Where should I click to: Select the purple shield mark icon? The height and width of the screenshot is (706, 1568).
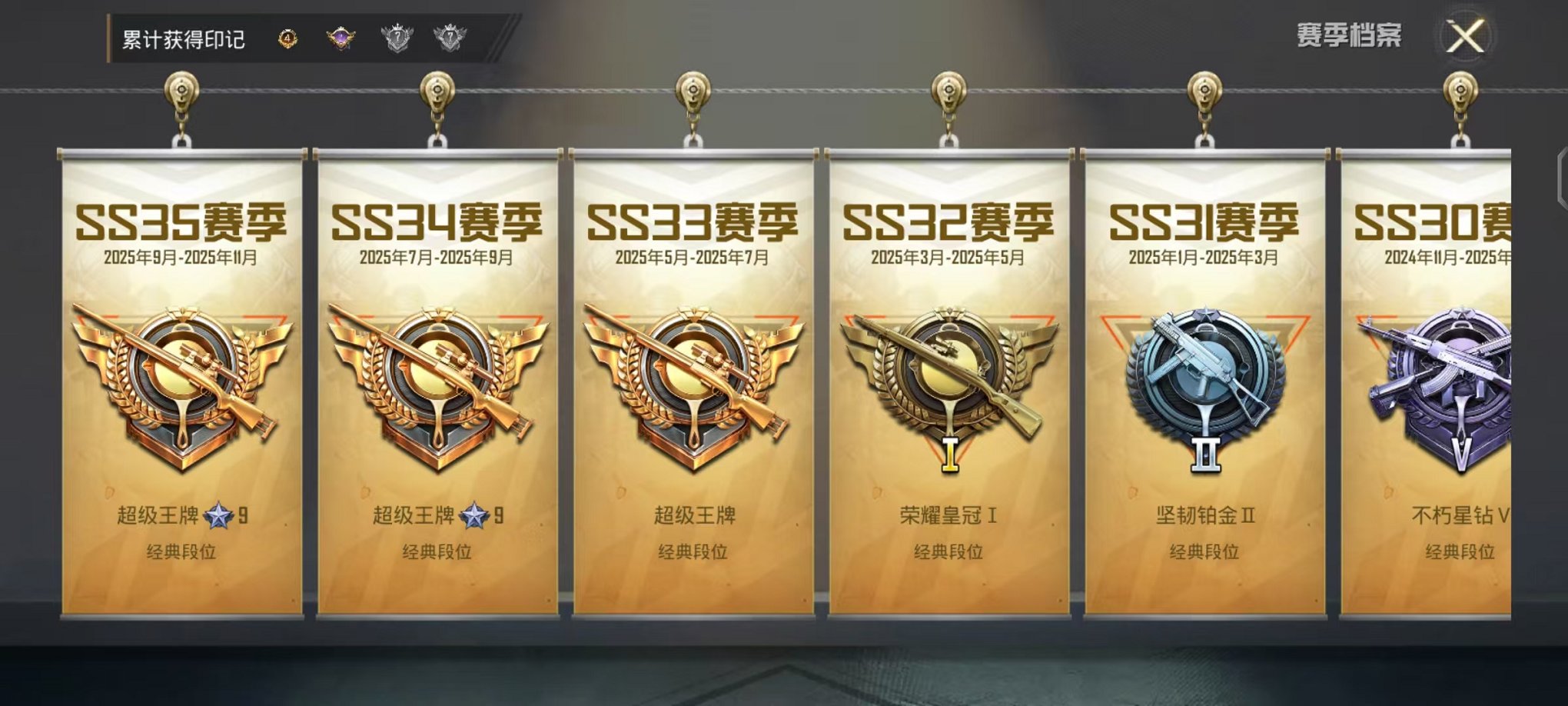click(x=341, y=35)
